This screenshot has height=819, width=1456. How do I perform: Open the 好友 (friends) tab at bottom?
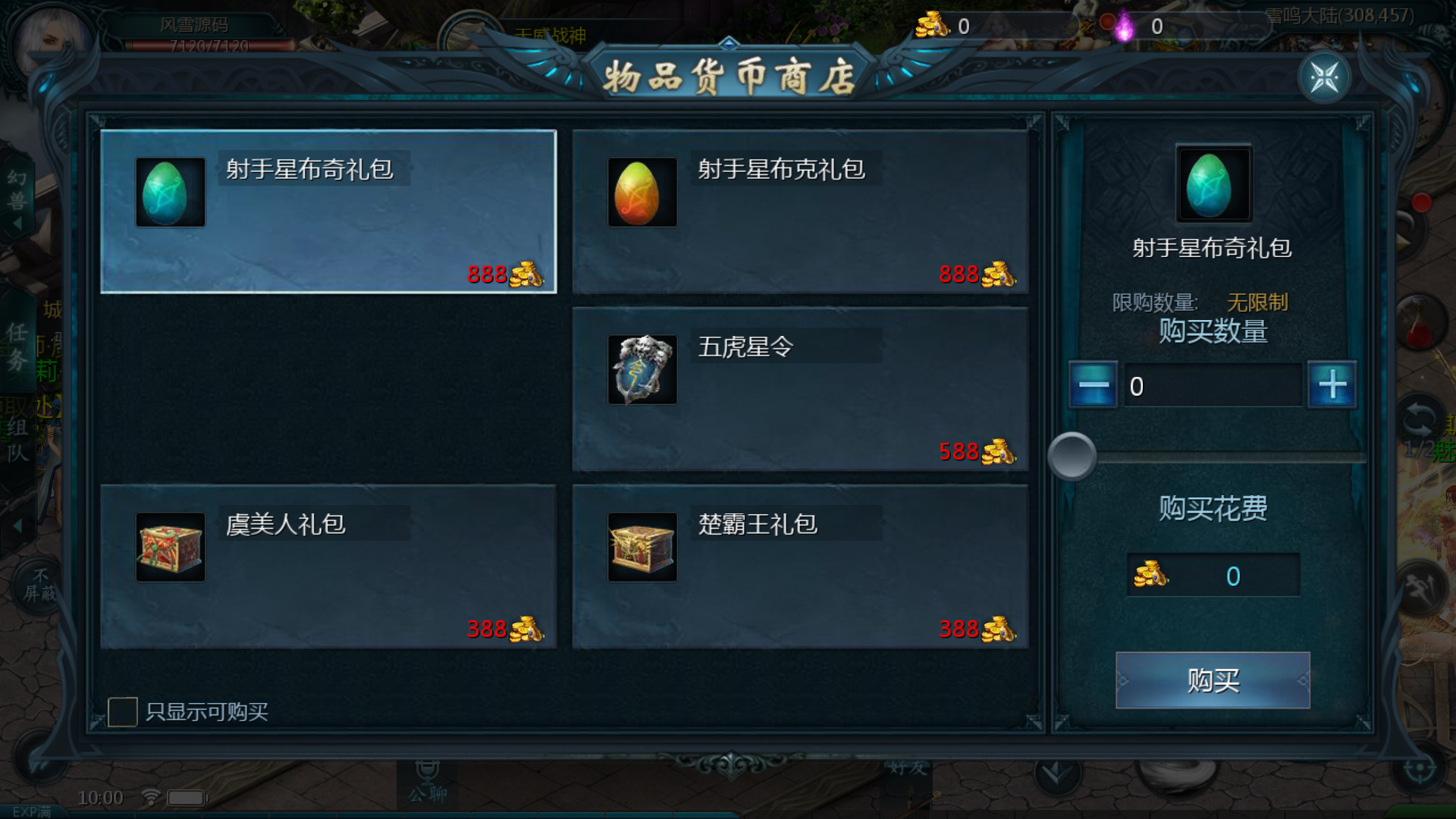tap(907, 767)
